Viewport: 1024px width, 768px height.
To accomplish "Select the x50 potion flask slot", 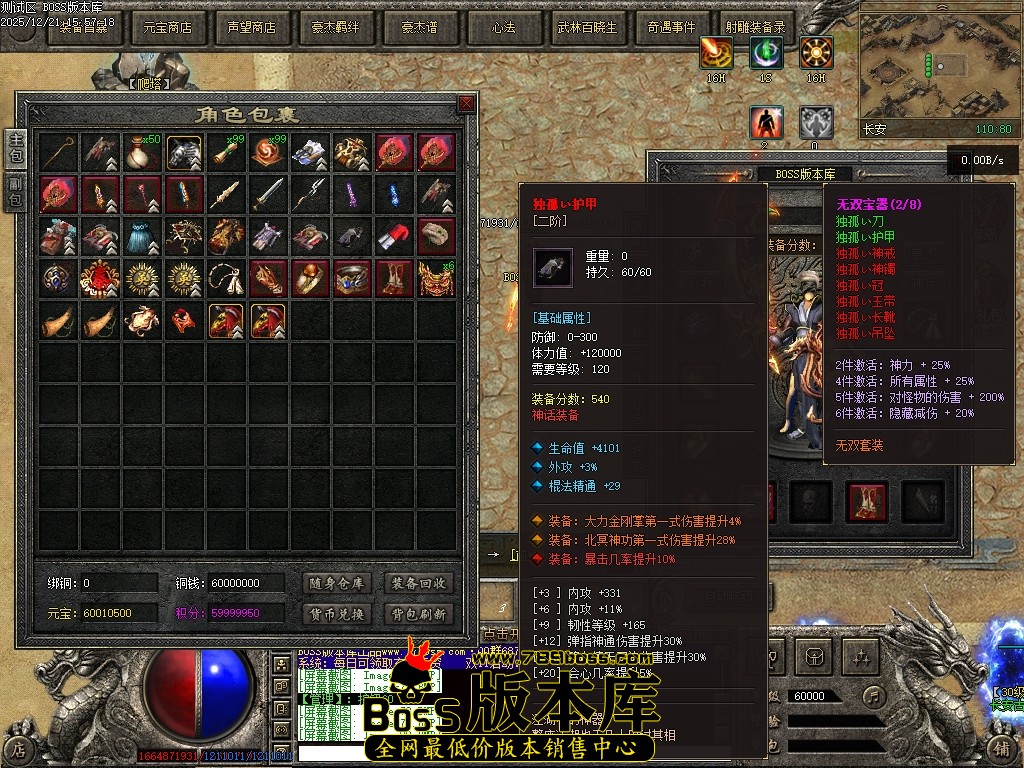I will (x=143, y=152).
